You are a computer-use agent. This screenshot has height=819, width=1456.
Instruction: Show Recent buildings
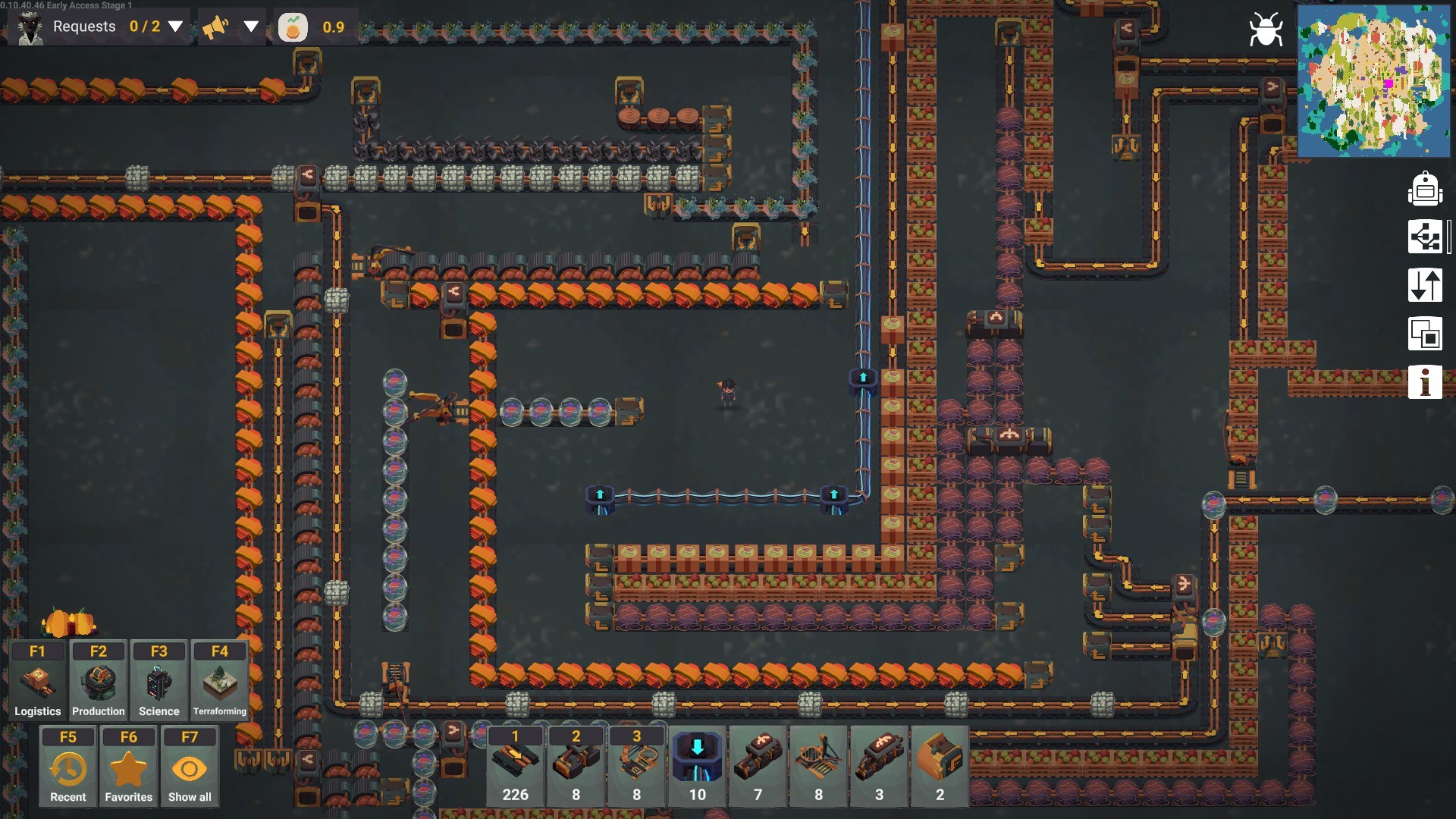(x=68, y=767)
